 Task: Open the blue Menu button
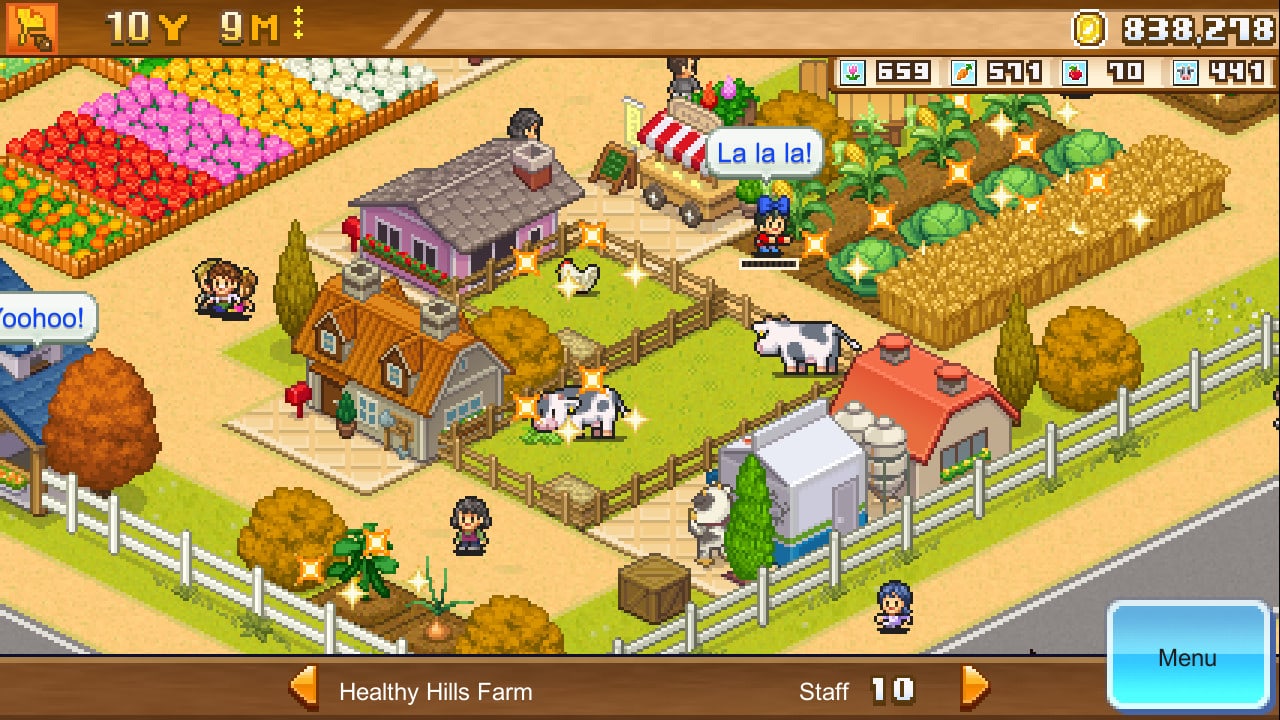point(1188,657)
